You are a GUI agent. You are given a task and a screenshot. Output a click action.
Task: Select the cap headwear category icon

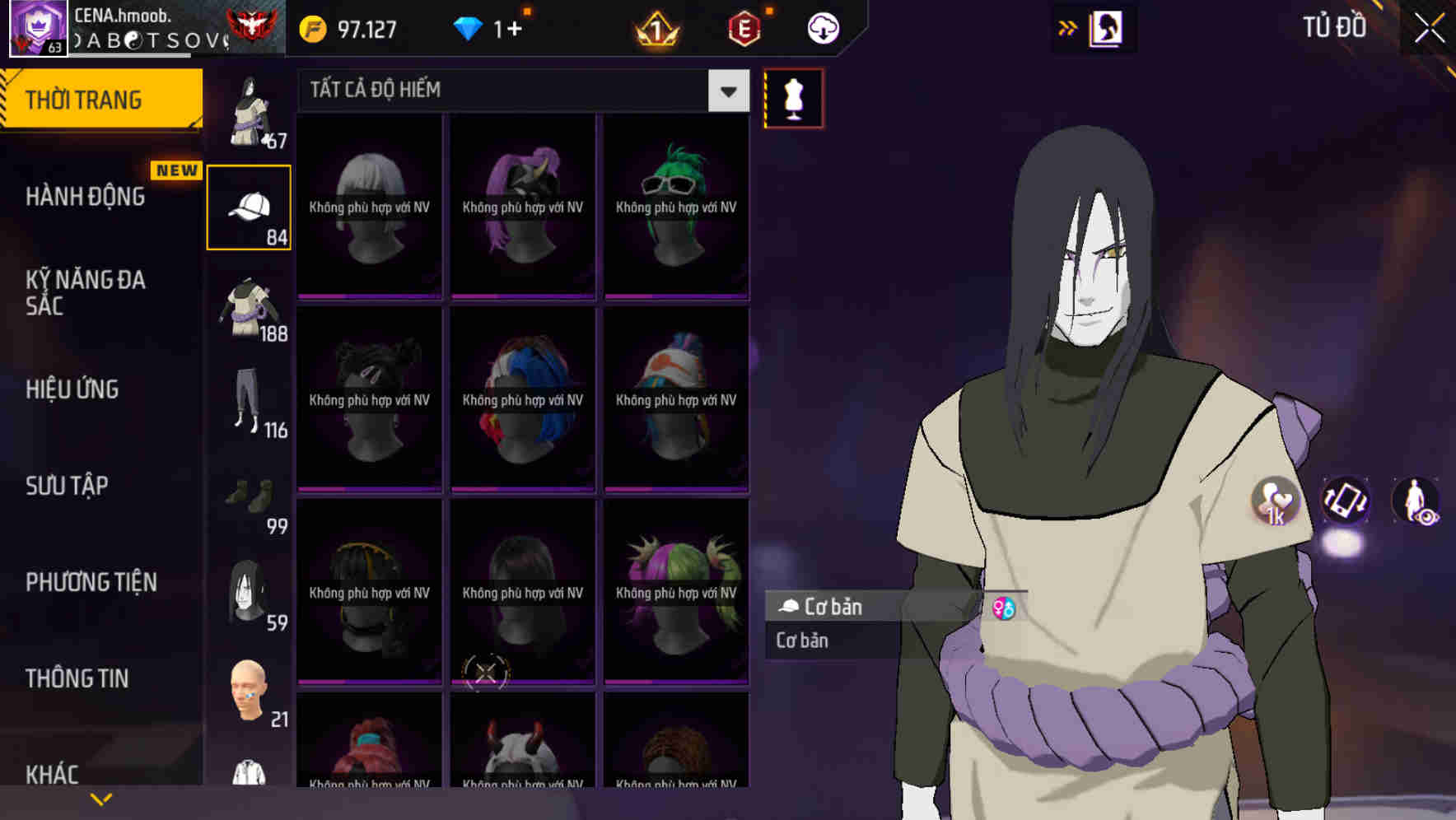249,206
